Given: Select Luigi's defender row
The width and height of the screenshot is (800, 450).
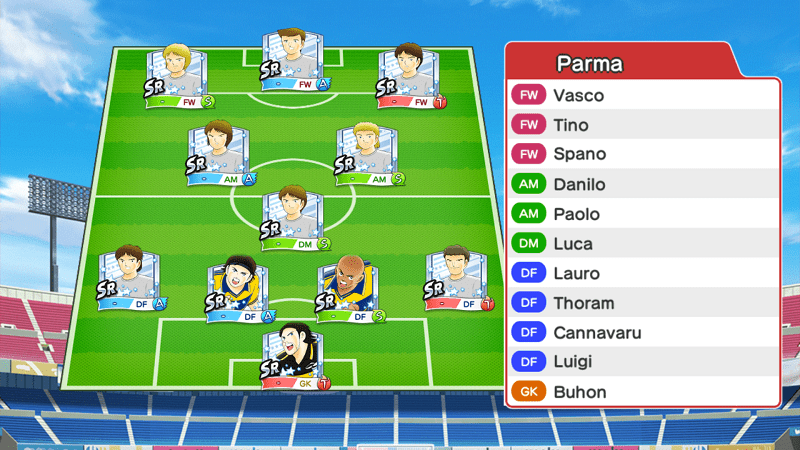Looking at the screenshot, I should tap(642, 362).
